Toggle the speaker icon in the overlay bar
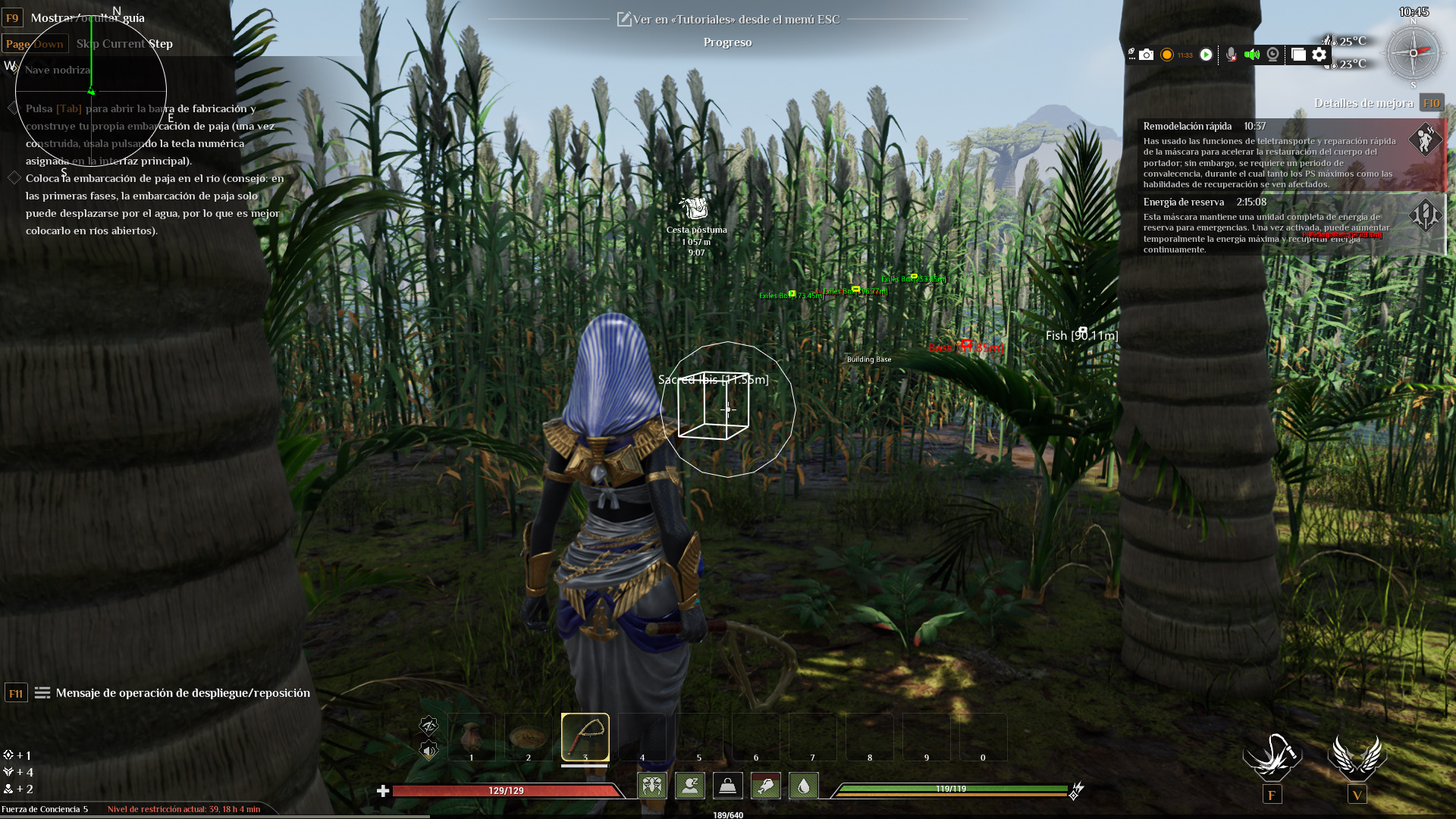Image resolution: width=1456 pixels, height=819 pixels. pos(1252,55)
